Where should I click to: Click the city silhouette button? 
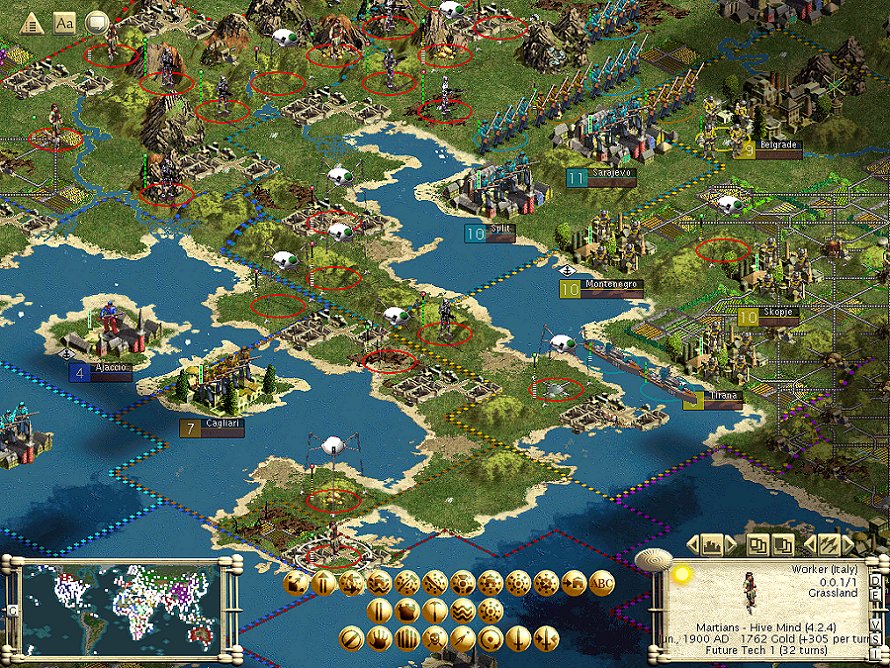point(713,545)
